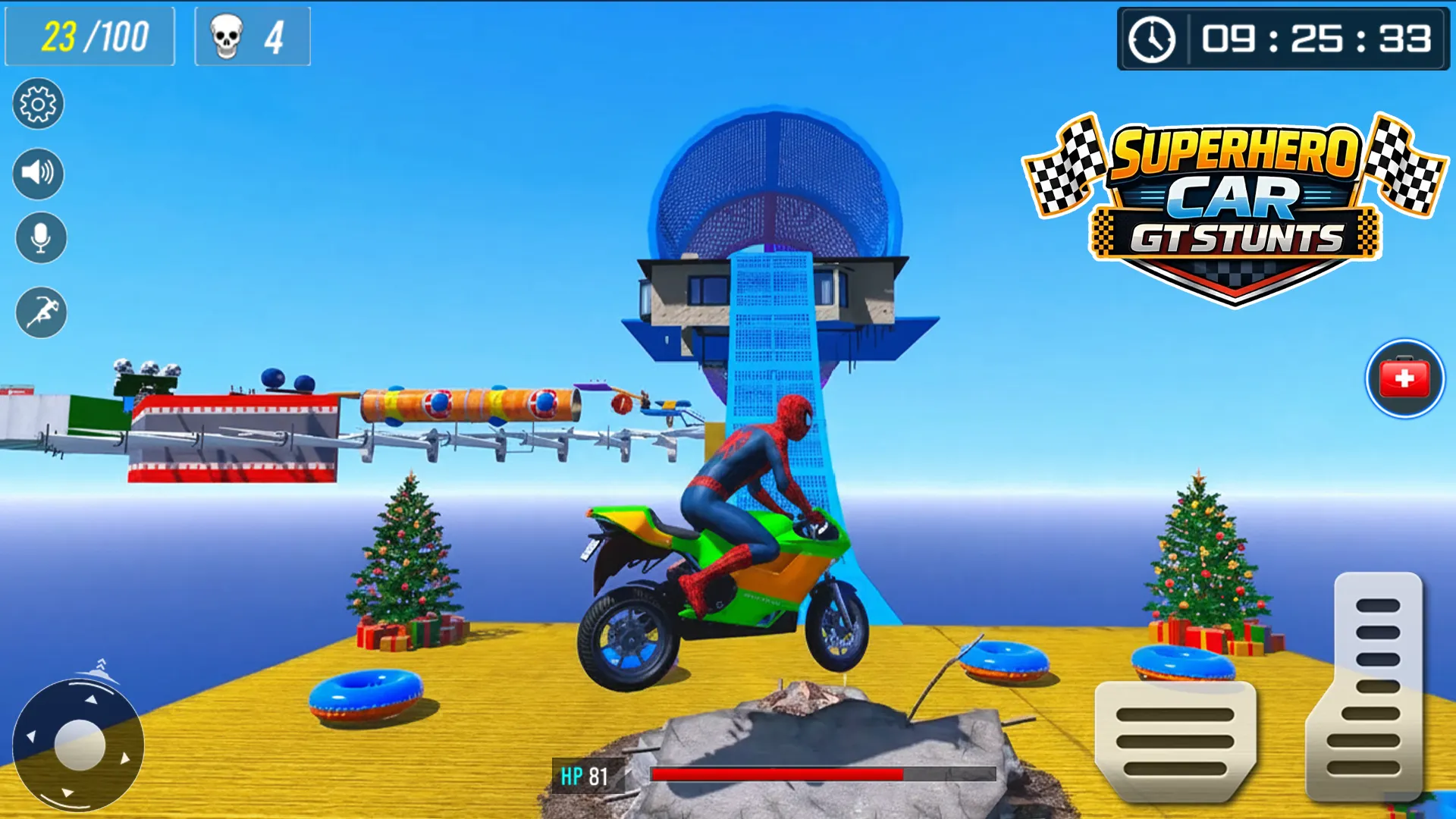This screenshot has height=819, width=1456.
Task: Activate the running boost icon
Action: (42, 312)
